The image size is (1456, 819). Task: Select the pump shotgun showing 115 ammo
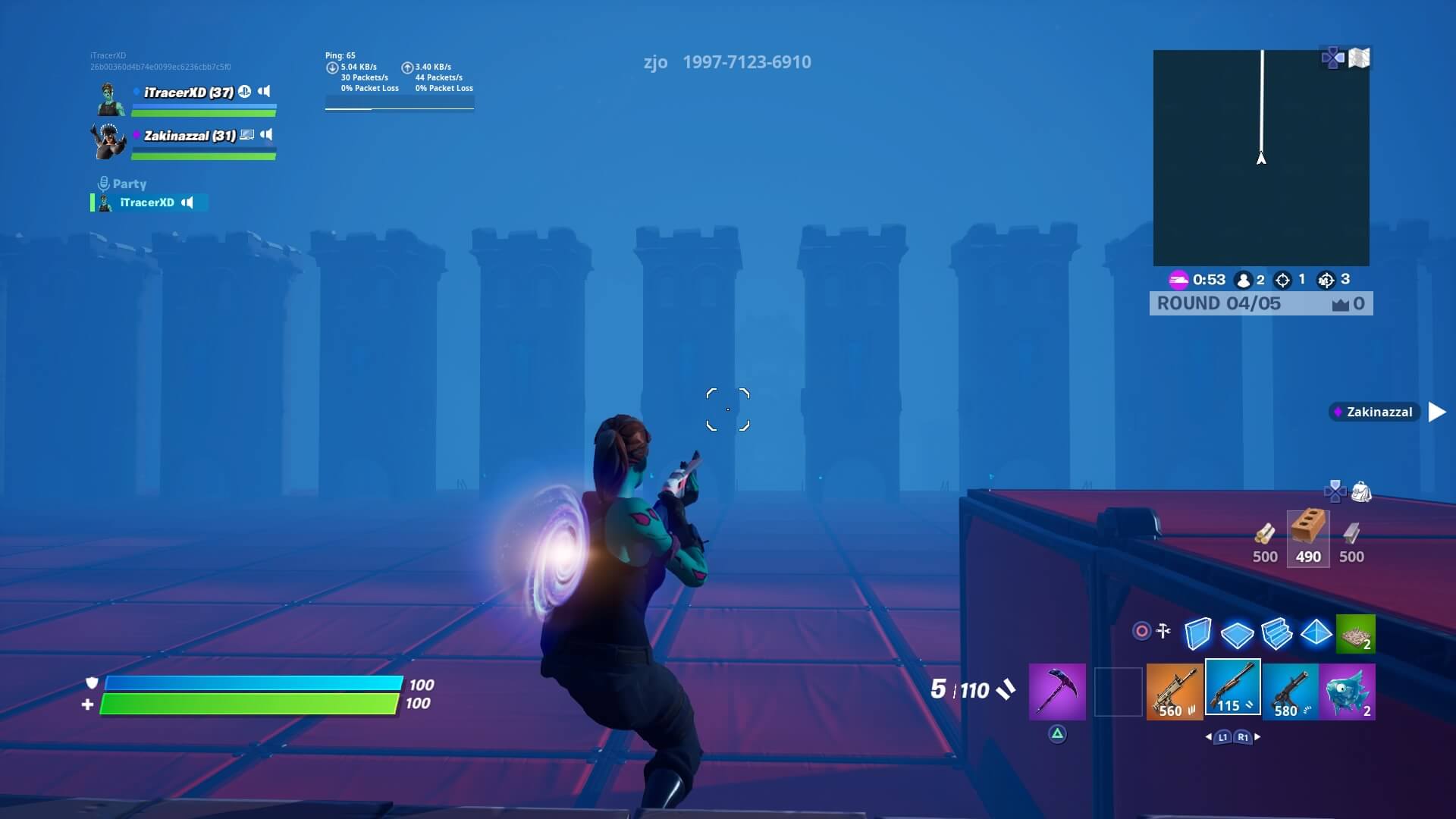[1232, 689]
